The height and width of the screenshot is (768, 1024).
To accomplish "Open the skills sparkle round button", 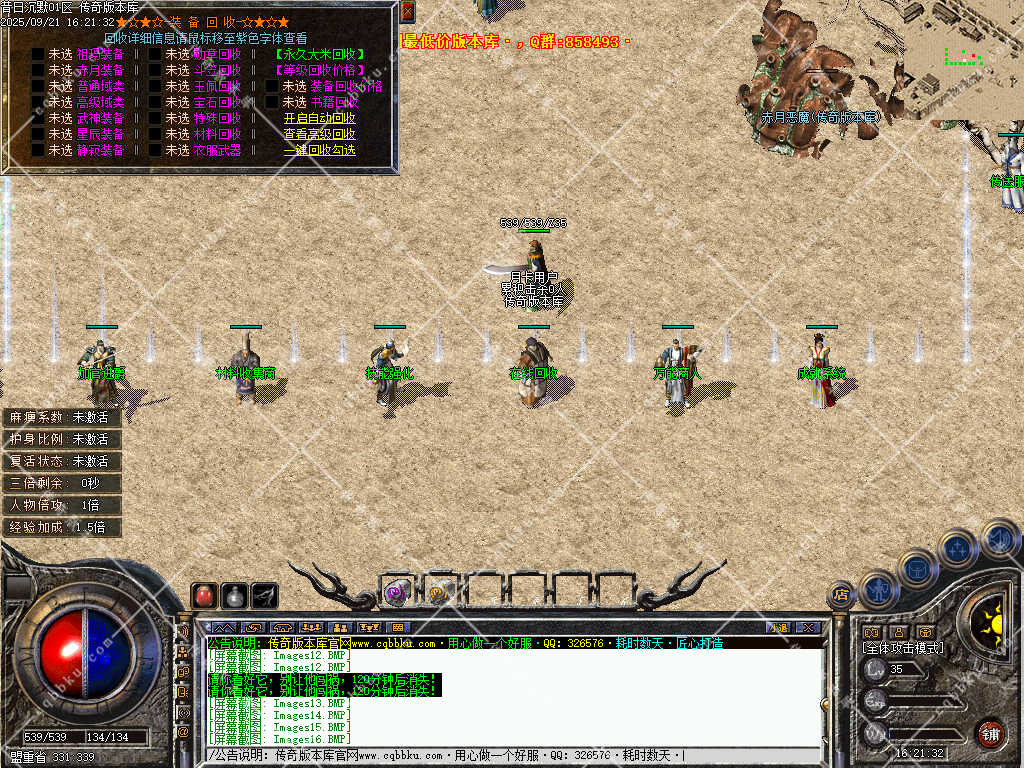I will (x=957, y=548).
